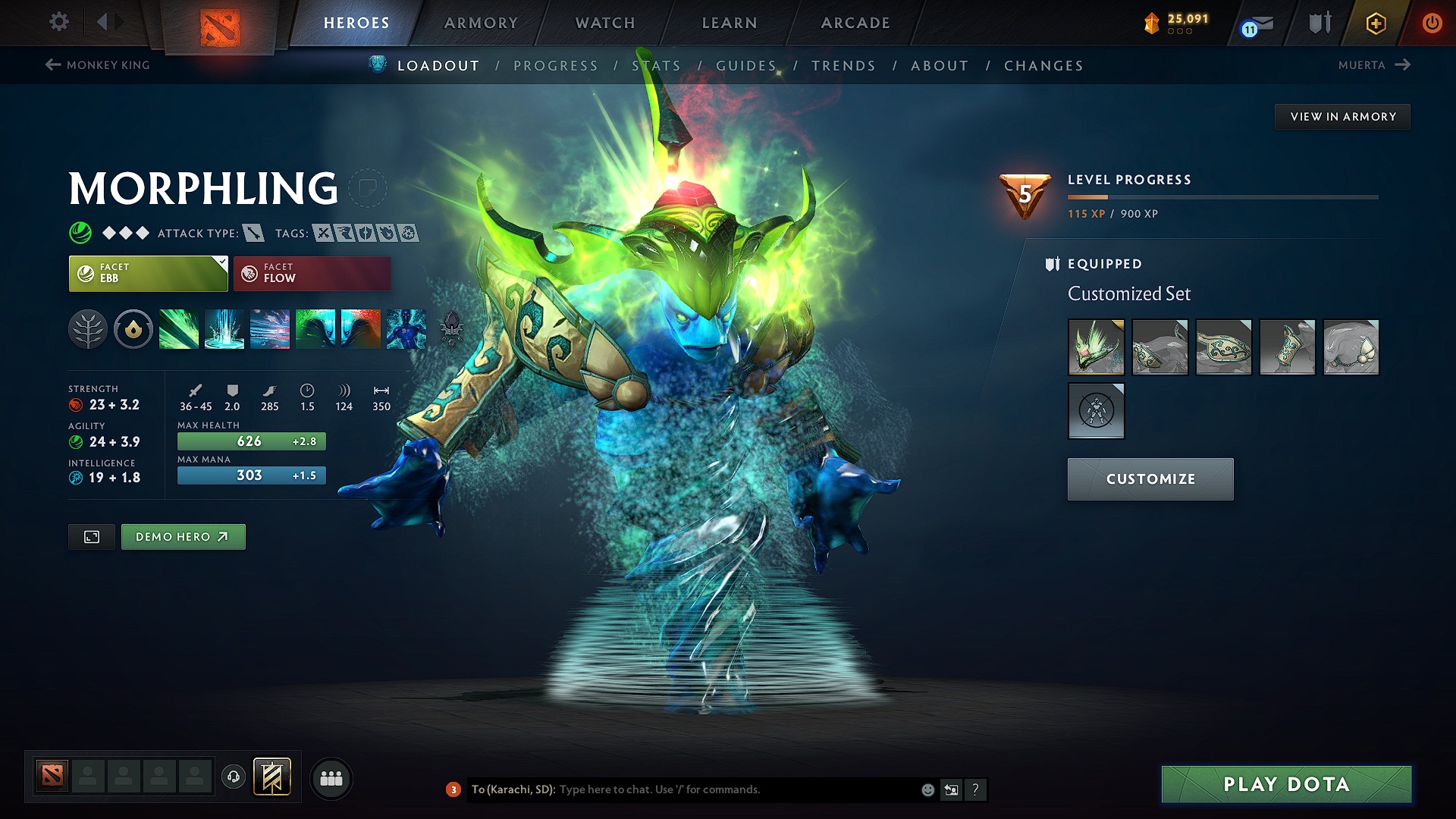Open the emoticon picker in the chat bar

[x=927, y=789]
